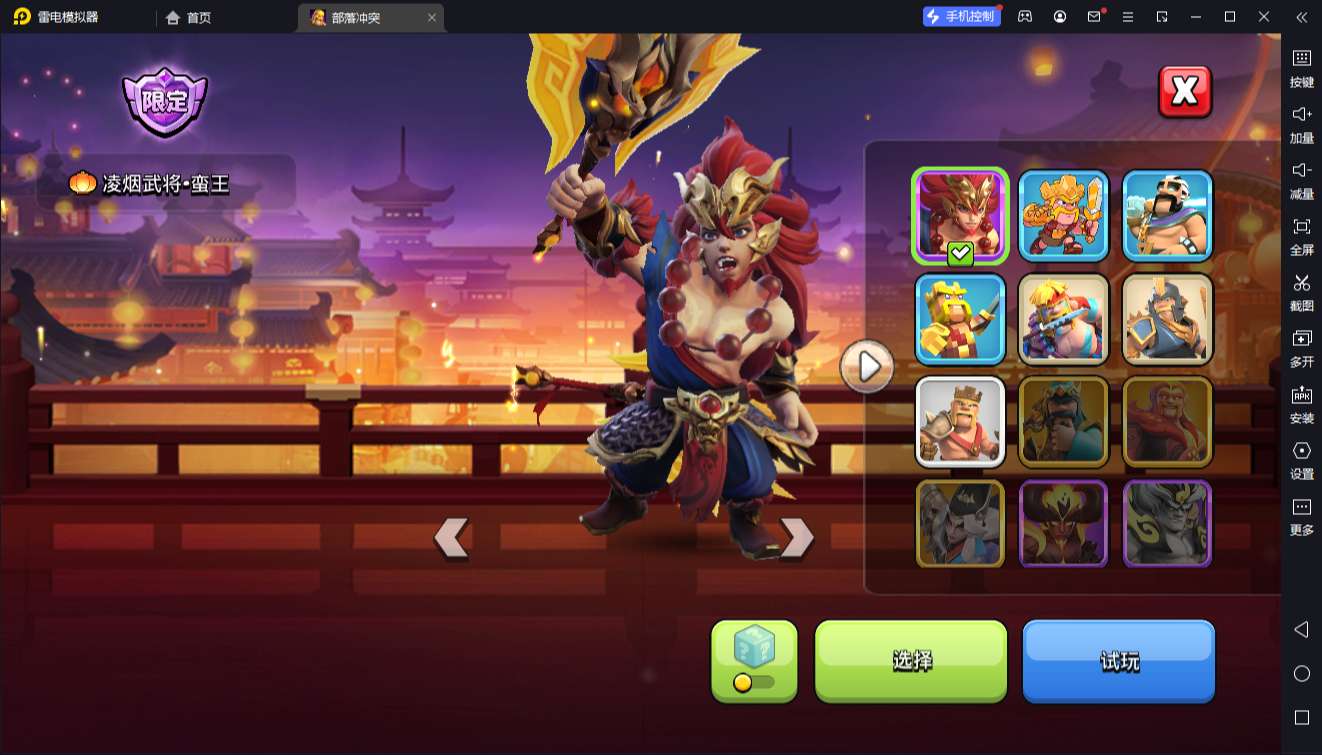Viewport: 1322px width, 755px height.
Task: Select the dark armored knight helmet skin
Action: point(1167,319)
